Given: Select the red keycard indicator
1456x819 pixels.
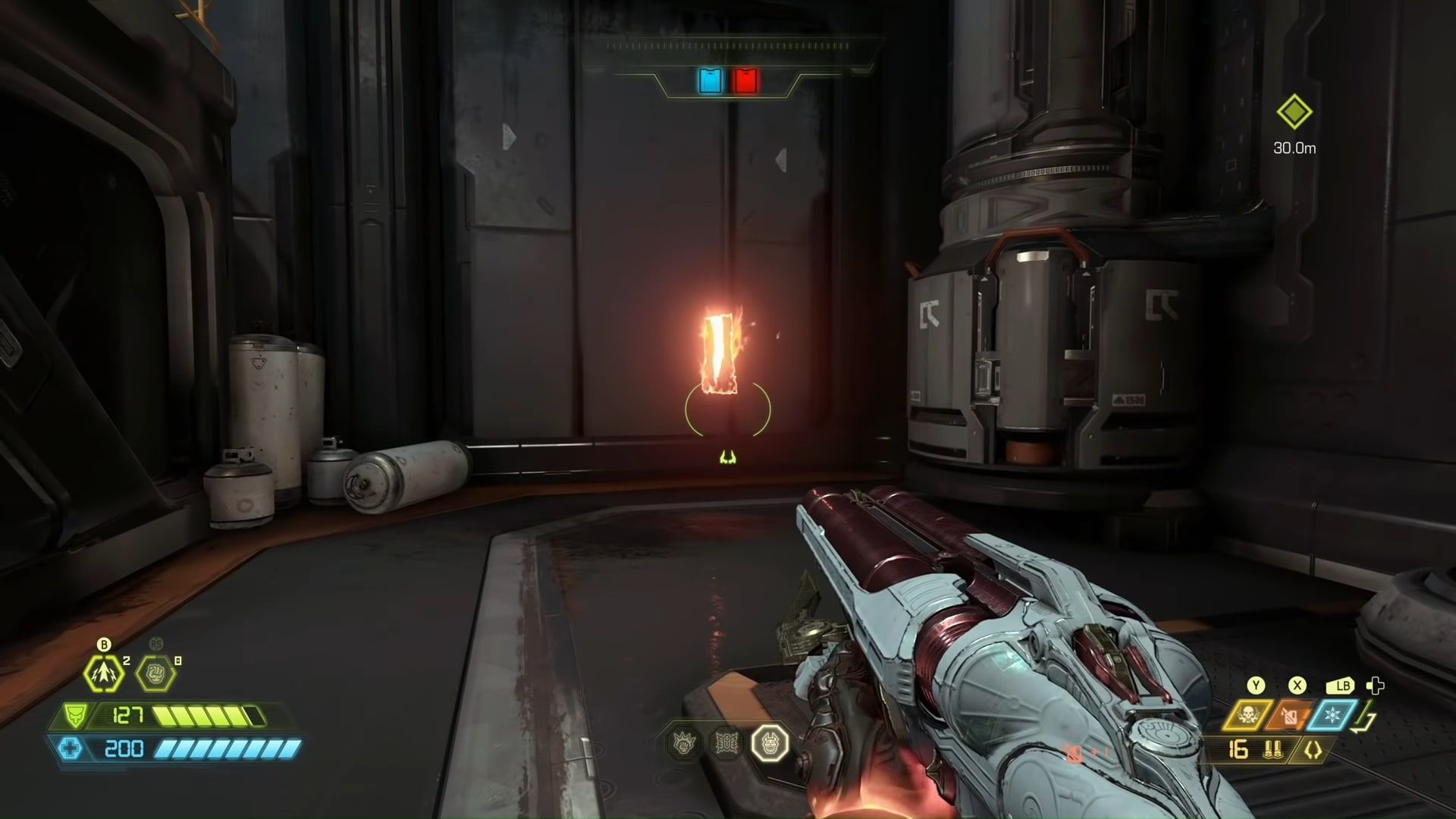Looking at the screenshot, I should [745, 80].
